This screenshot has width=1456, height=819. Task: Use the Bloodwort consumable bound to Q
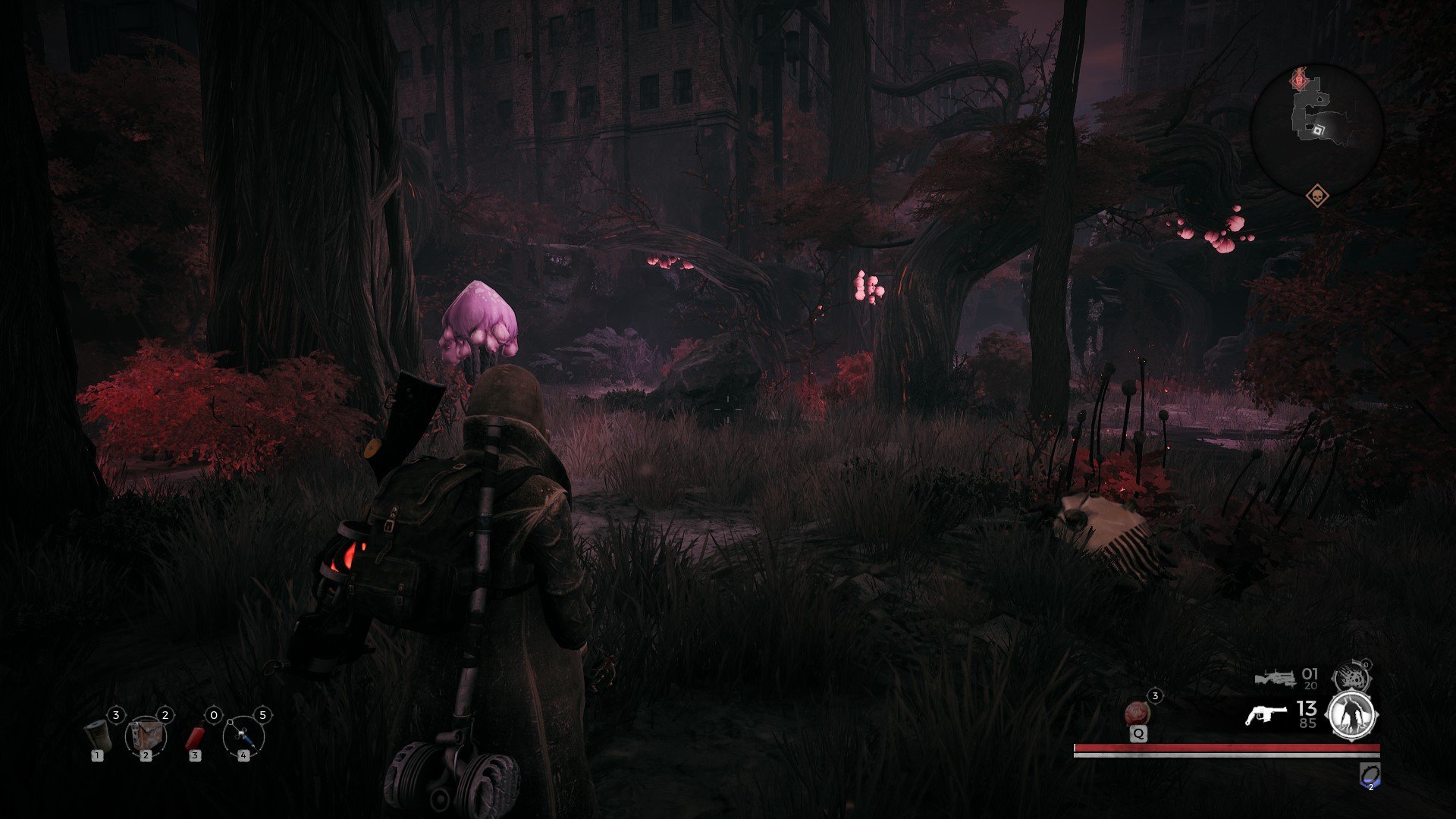coord(1137,713)
